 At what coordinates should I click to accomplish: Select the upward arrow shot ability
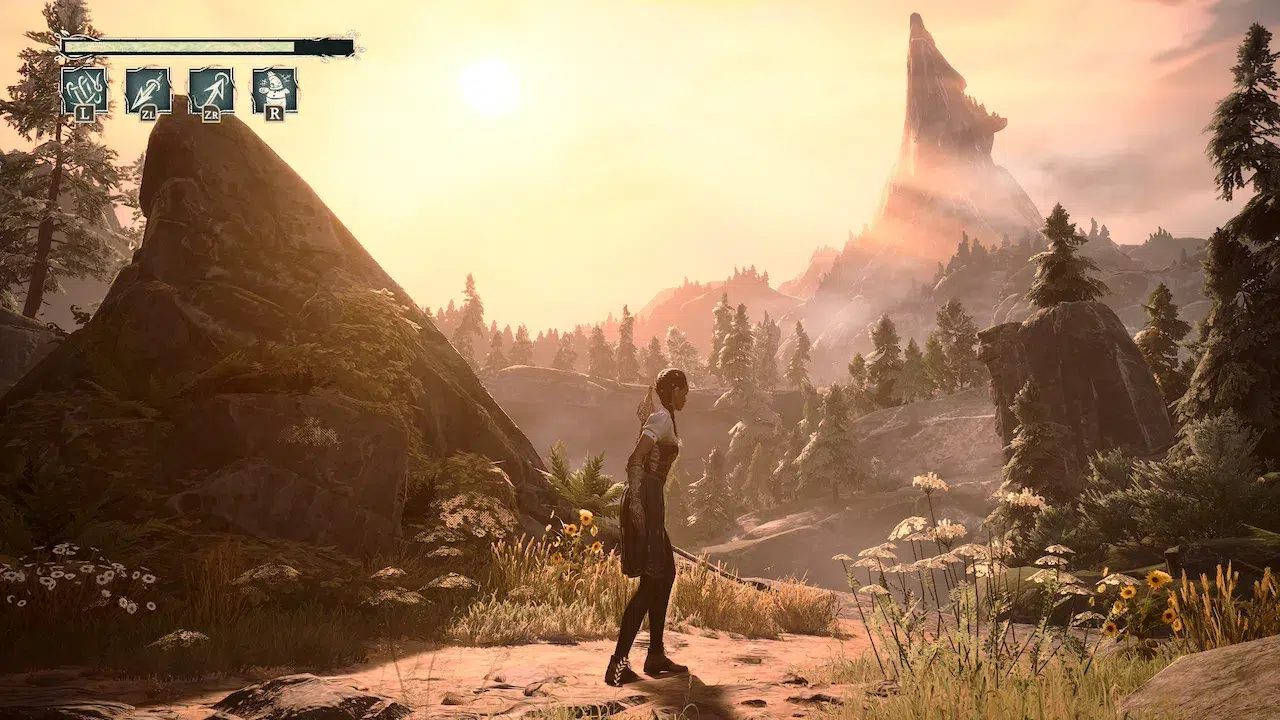click(211, 91)
